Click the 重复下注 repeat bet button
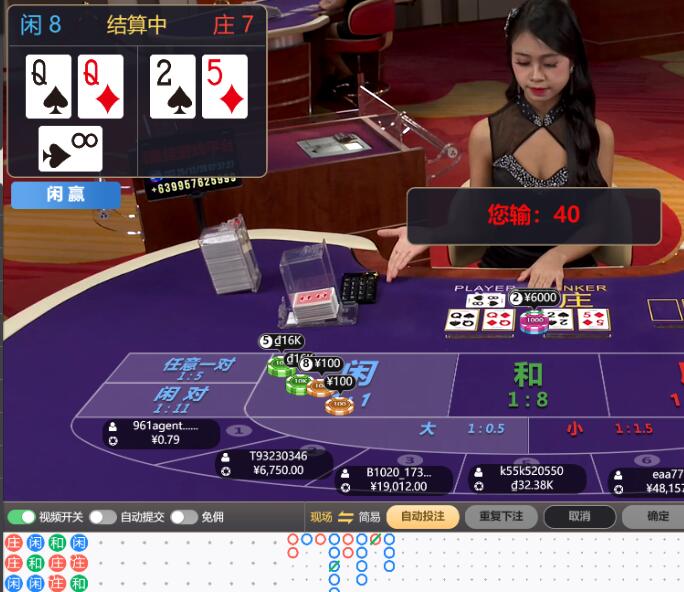 click(x=501, y=517)
